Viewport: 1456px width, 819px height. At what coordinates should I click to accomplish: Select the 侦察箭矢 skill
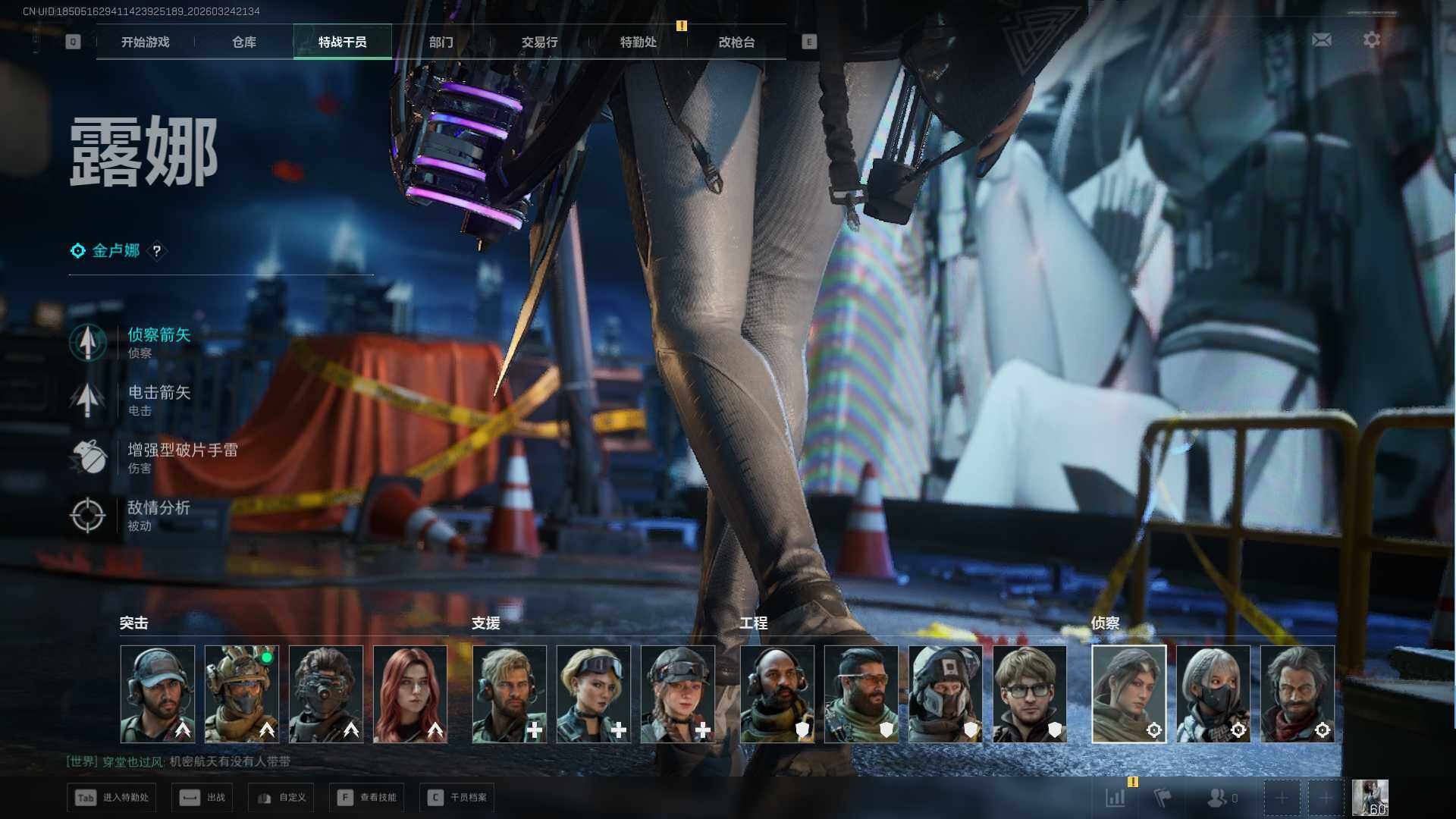[158, 342]
